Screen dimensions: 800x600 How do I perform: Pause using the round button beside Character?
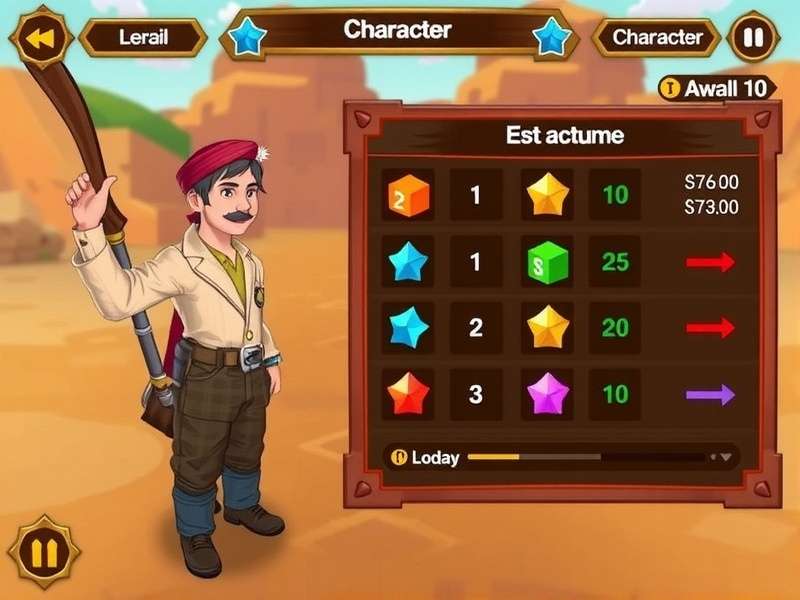point(753,38)
